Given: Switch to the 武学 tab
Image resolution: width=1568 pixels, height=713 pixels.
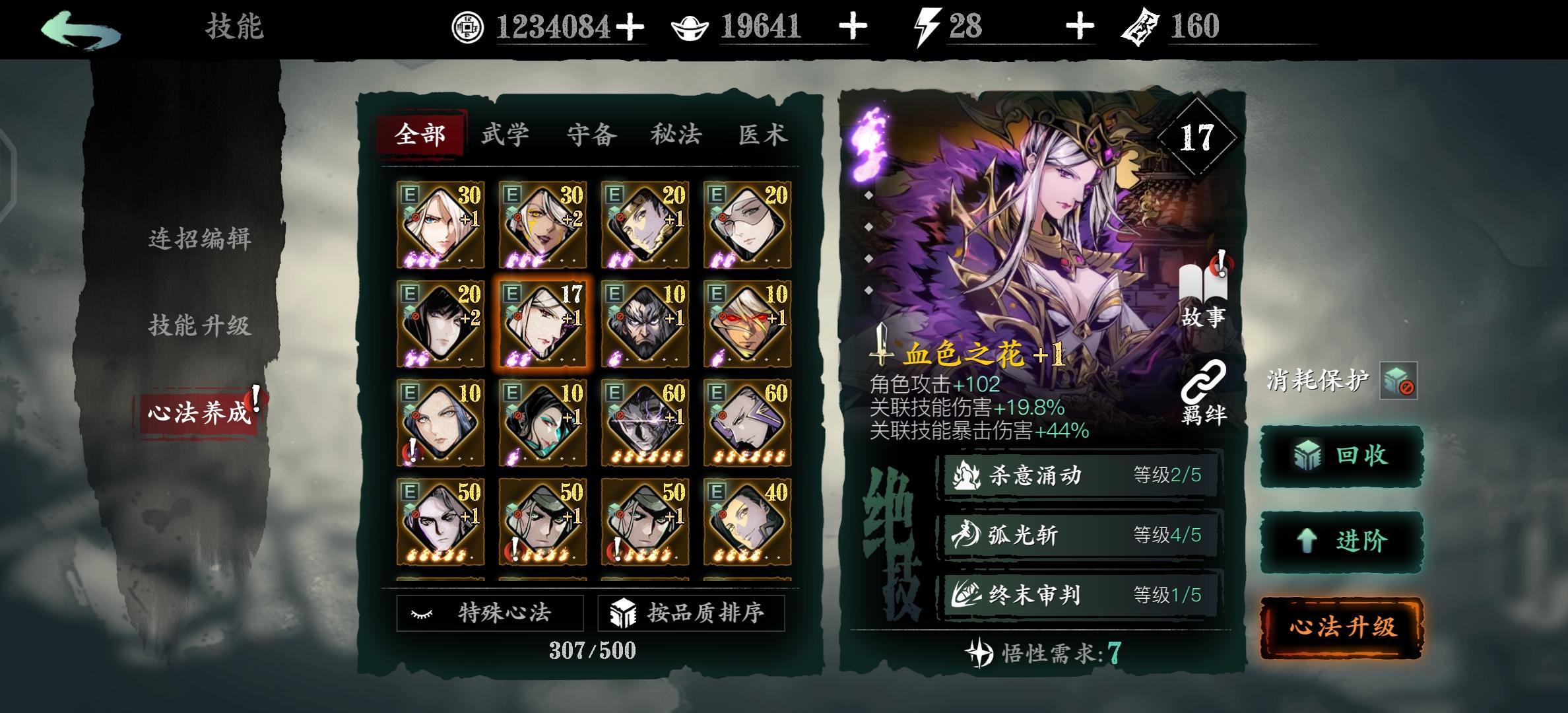Looking at the screenshot, I should pyautogui.click(x=505, y=134).
